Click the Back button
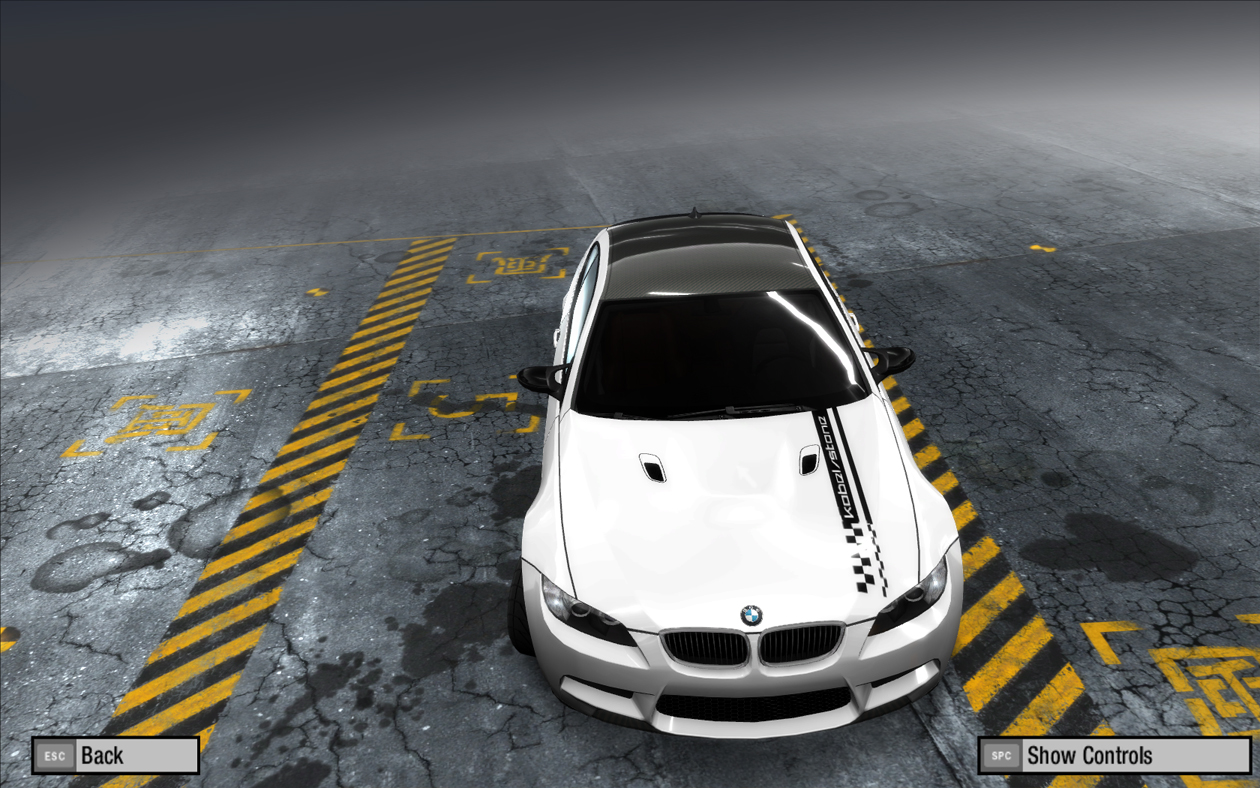1260x788 pixels. tap(115, 755)
